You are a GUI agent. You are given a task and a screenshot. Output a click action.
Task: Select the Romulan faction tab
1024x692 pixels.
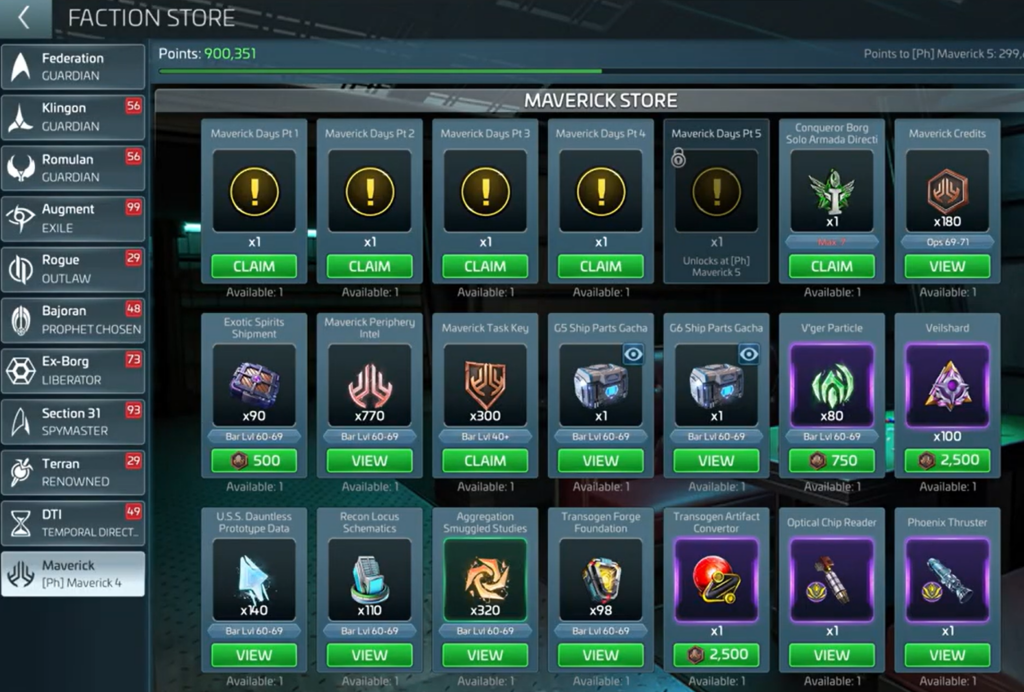coord(73,167)
